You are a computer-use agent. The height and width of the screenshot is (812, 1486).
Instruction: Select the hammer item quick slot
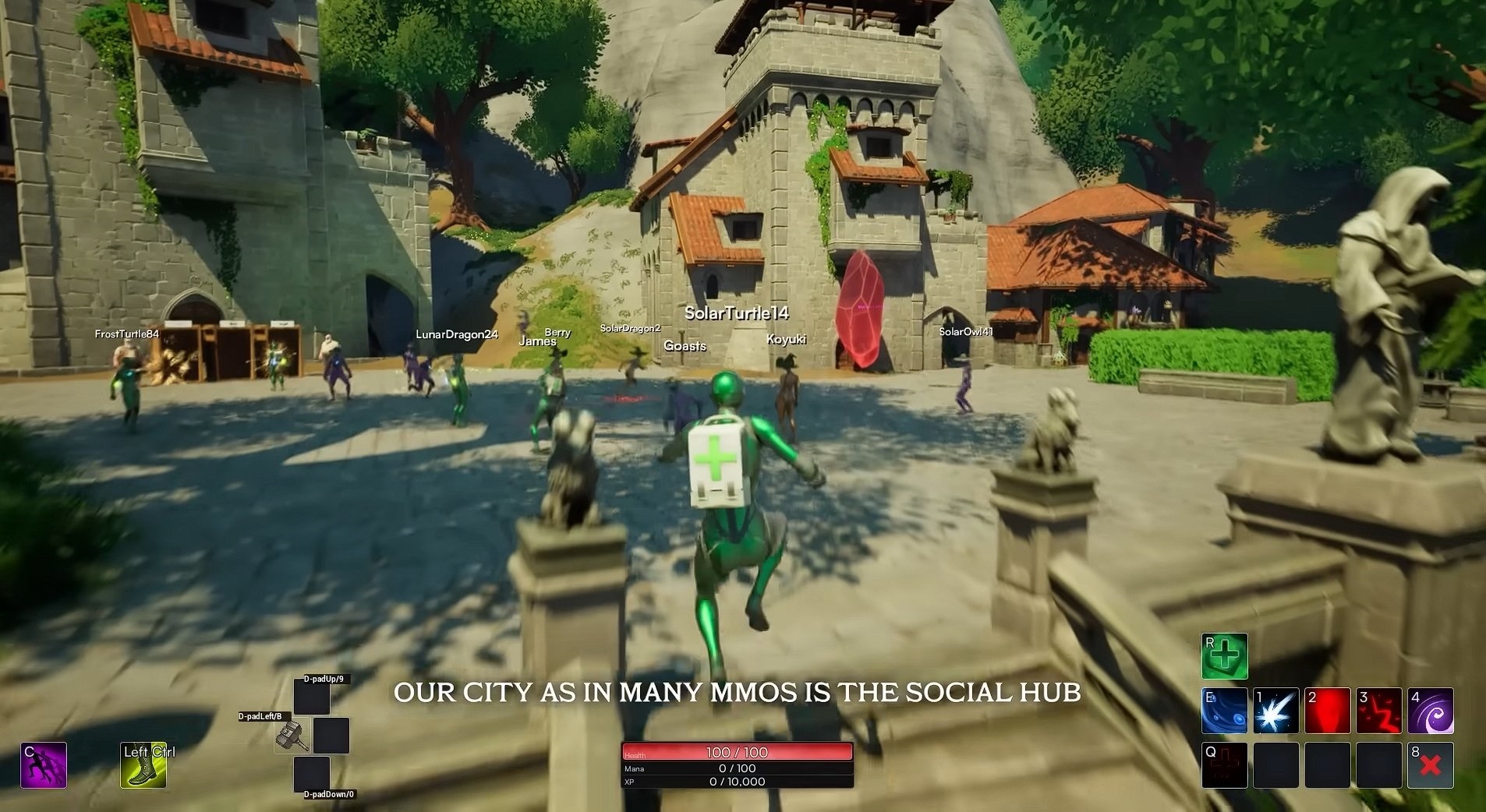pyautogui.click(x=293, y=736)
